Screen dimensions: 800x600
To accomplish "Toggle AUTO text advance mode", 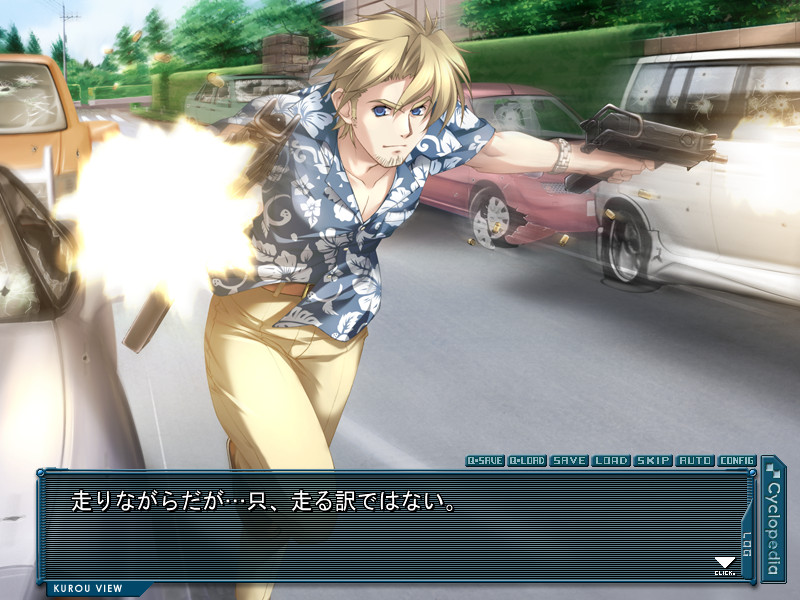I will [695, 461].
